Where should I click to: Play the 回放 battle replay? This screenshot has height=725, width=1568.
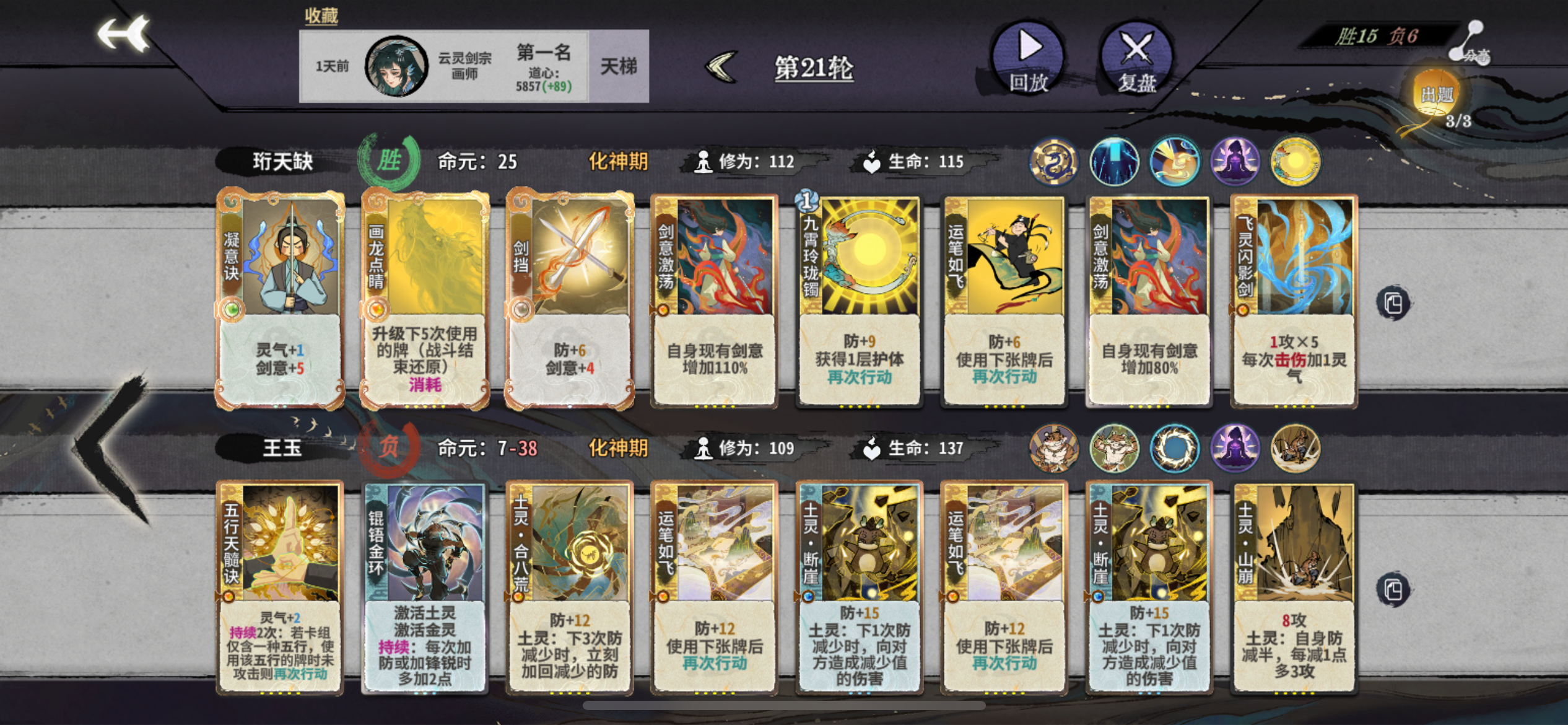[x=1028, y=59]
